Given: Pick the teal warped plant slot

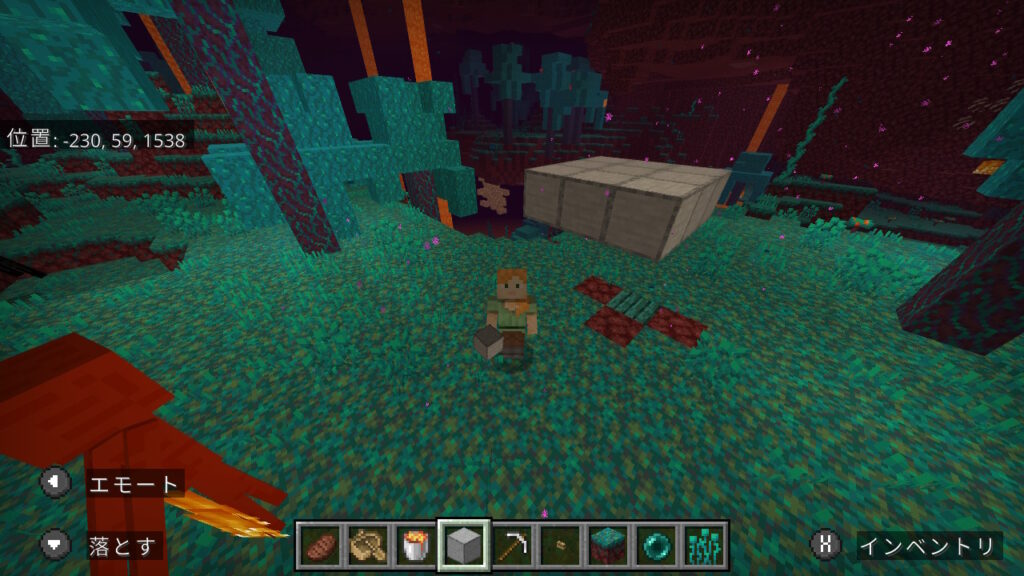Looking at the screenshot, I should point(704,546).
